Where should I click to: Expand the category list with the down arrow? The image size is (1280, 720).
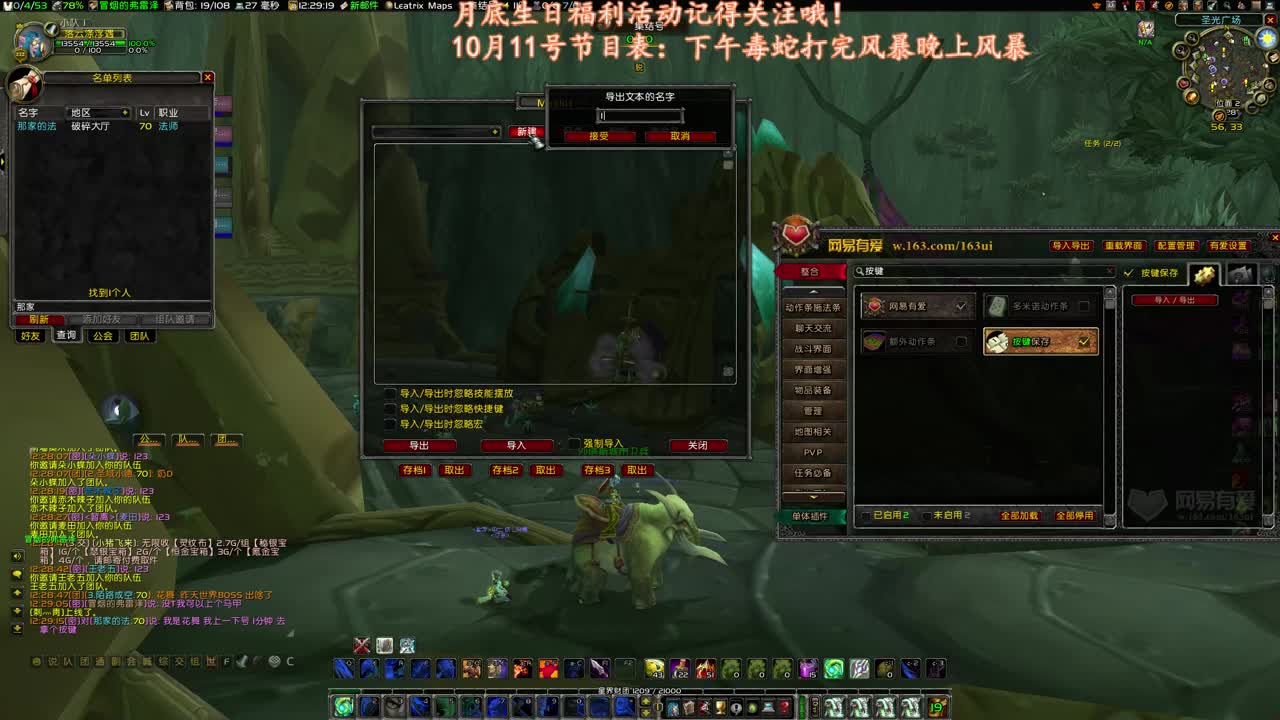813,497
